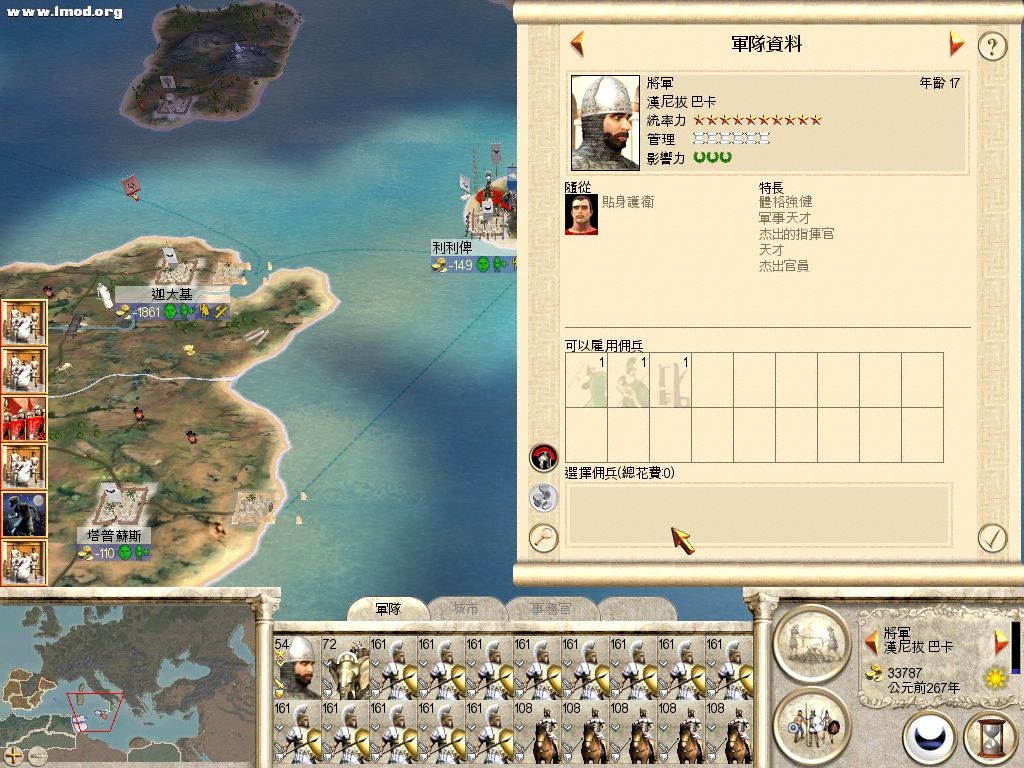Image resolution: width=1024 pixels, height=768 pixels.
Task: Open faction overview with the crescent button
Action: (x=929, y=737)
